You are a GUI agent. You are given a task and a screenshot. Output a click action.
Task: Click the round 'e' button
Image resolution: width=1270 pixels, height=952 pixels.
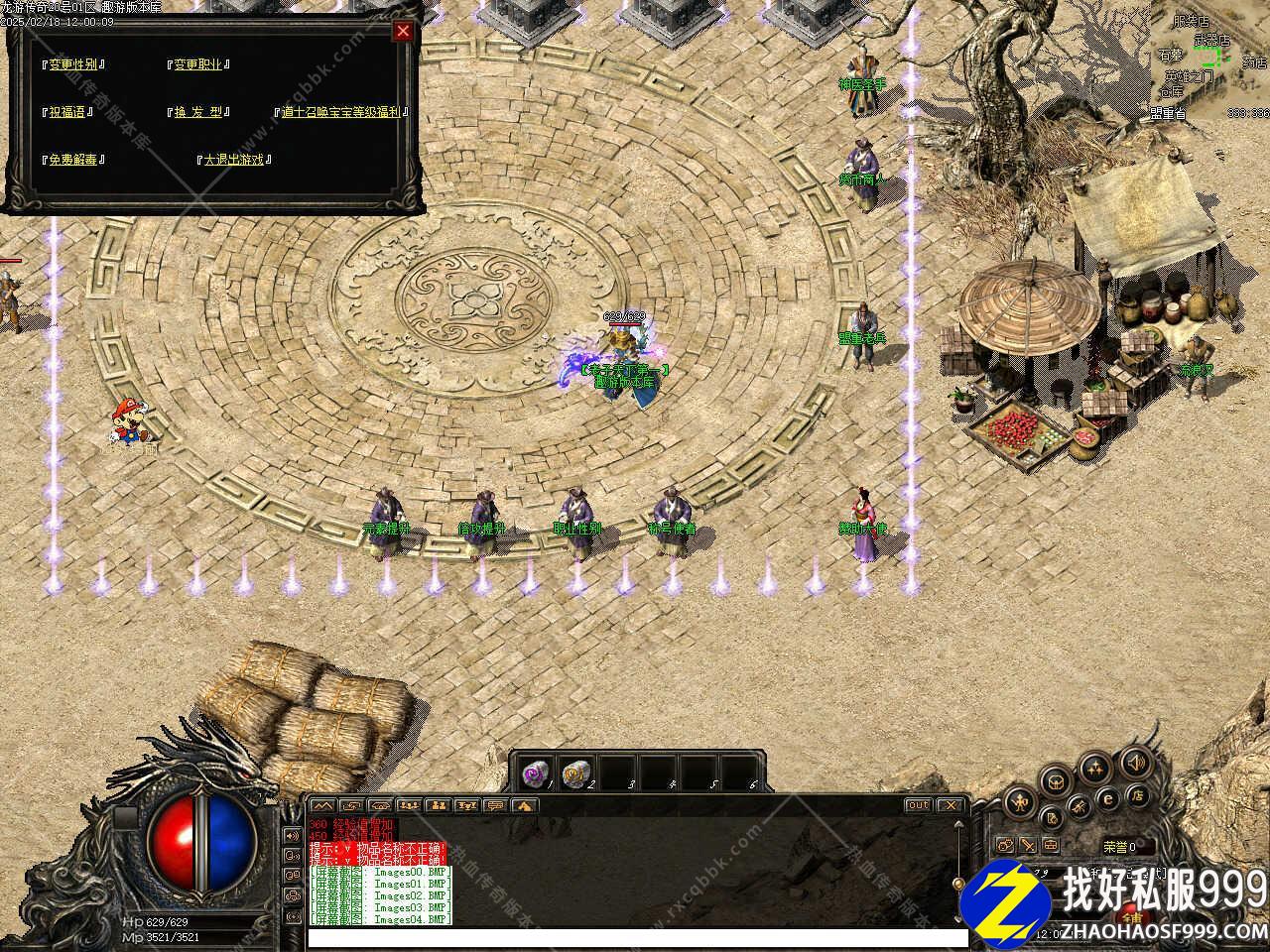(1108, 798)
